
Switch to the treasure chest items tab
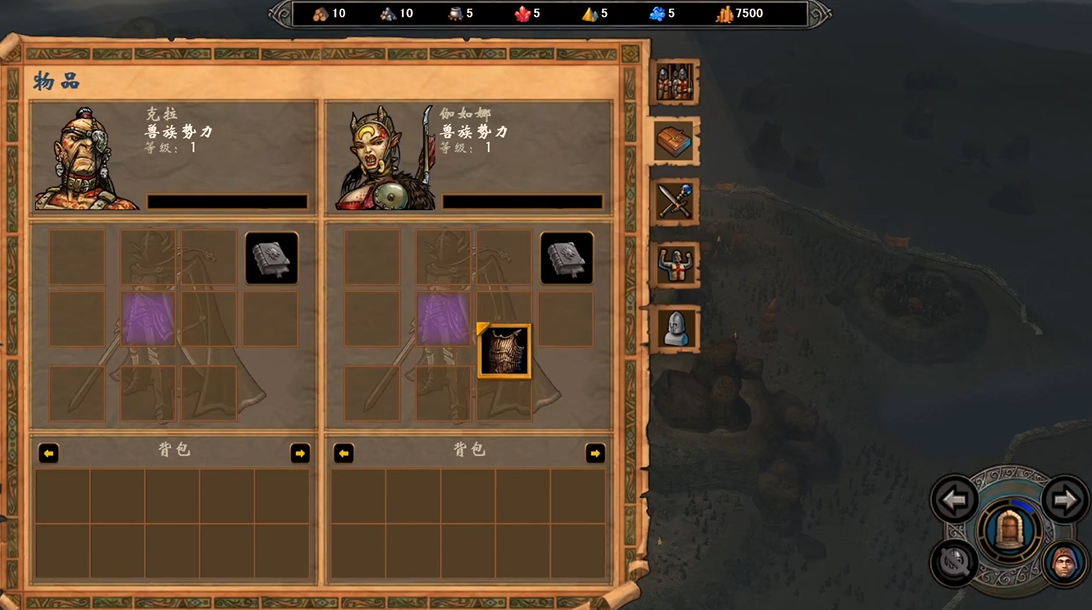click(675, 141)
